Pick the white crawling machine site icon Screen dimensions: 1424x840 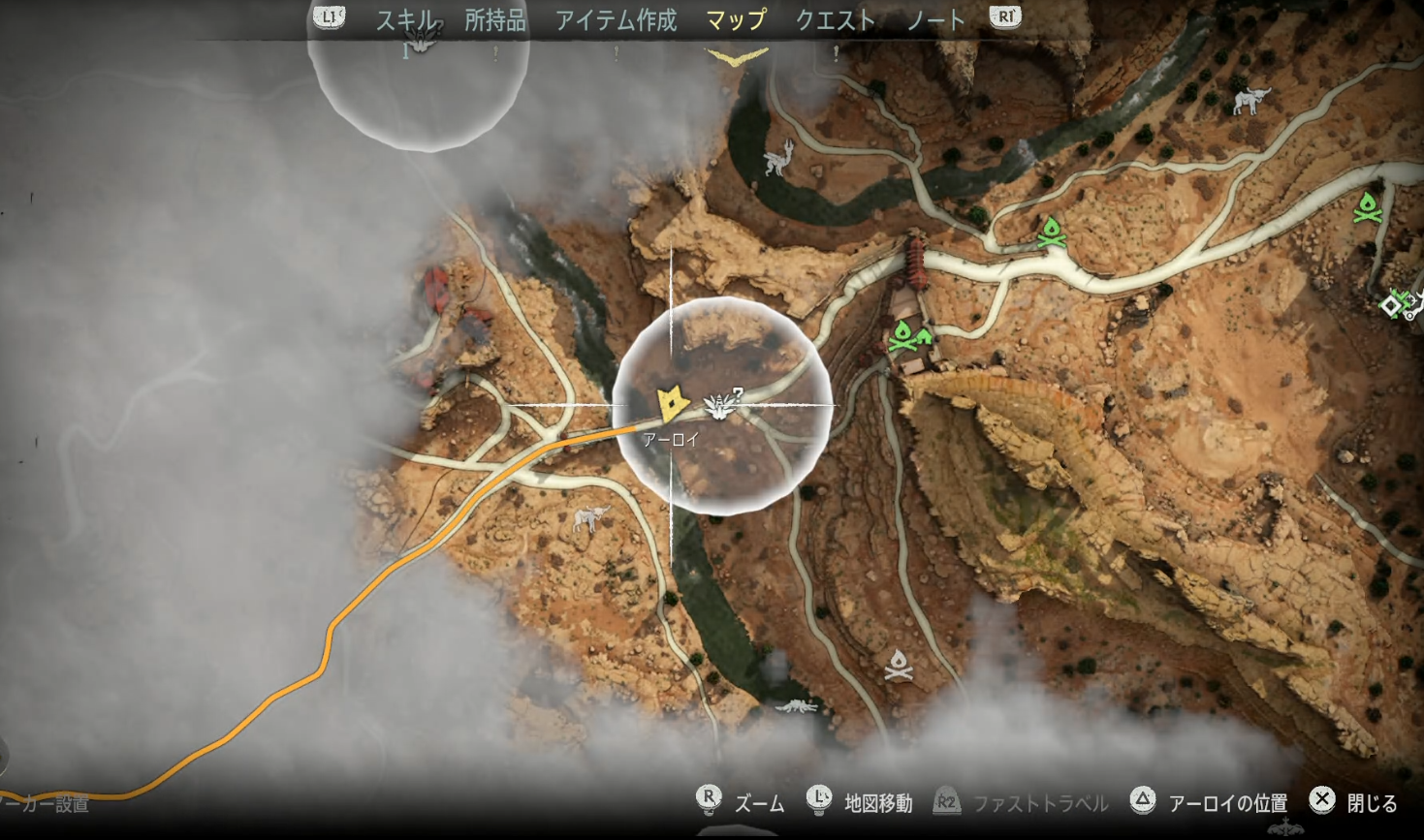797,706
